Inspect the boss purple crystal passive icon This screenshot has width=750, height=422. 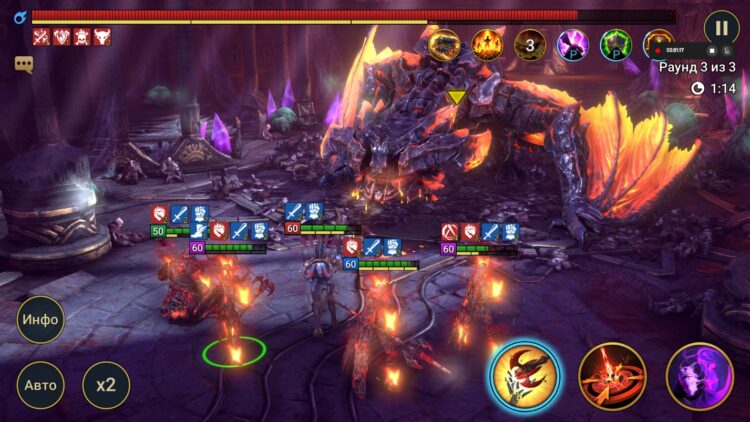[x=573, y=44]
